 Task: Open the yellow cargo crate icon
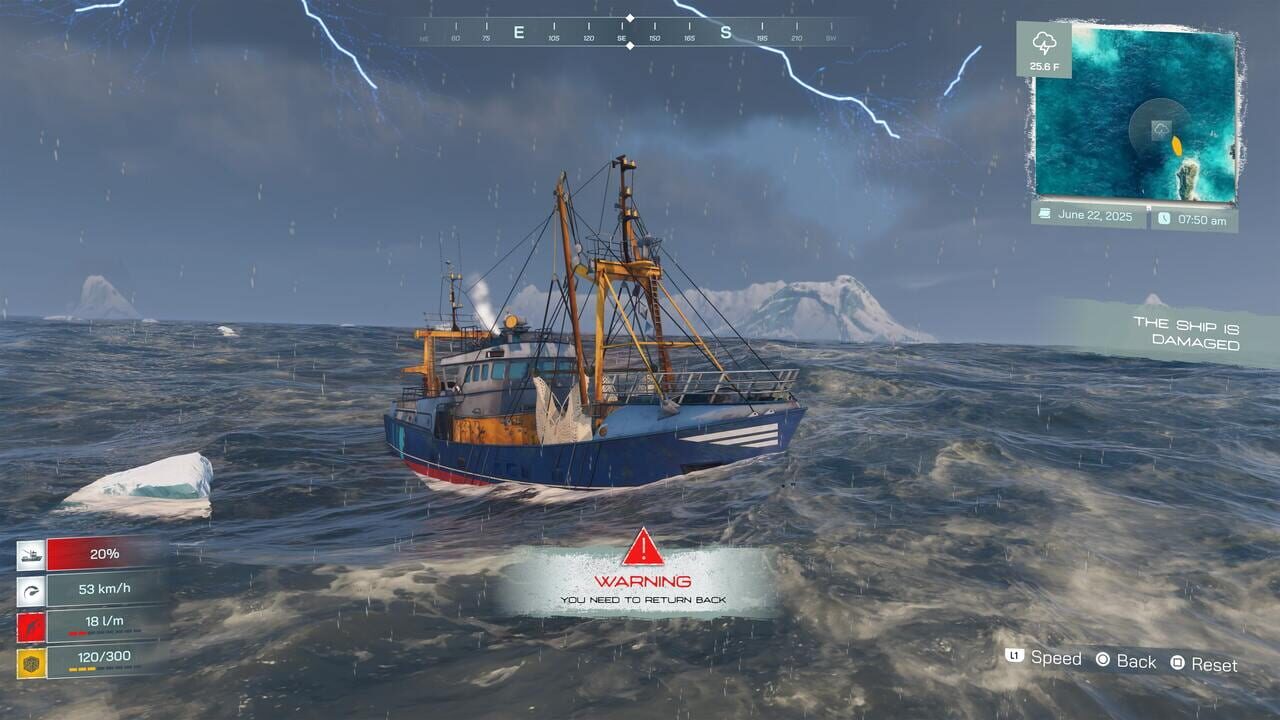[32, 660]
